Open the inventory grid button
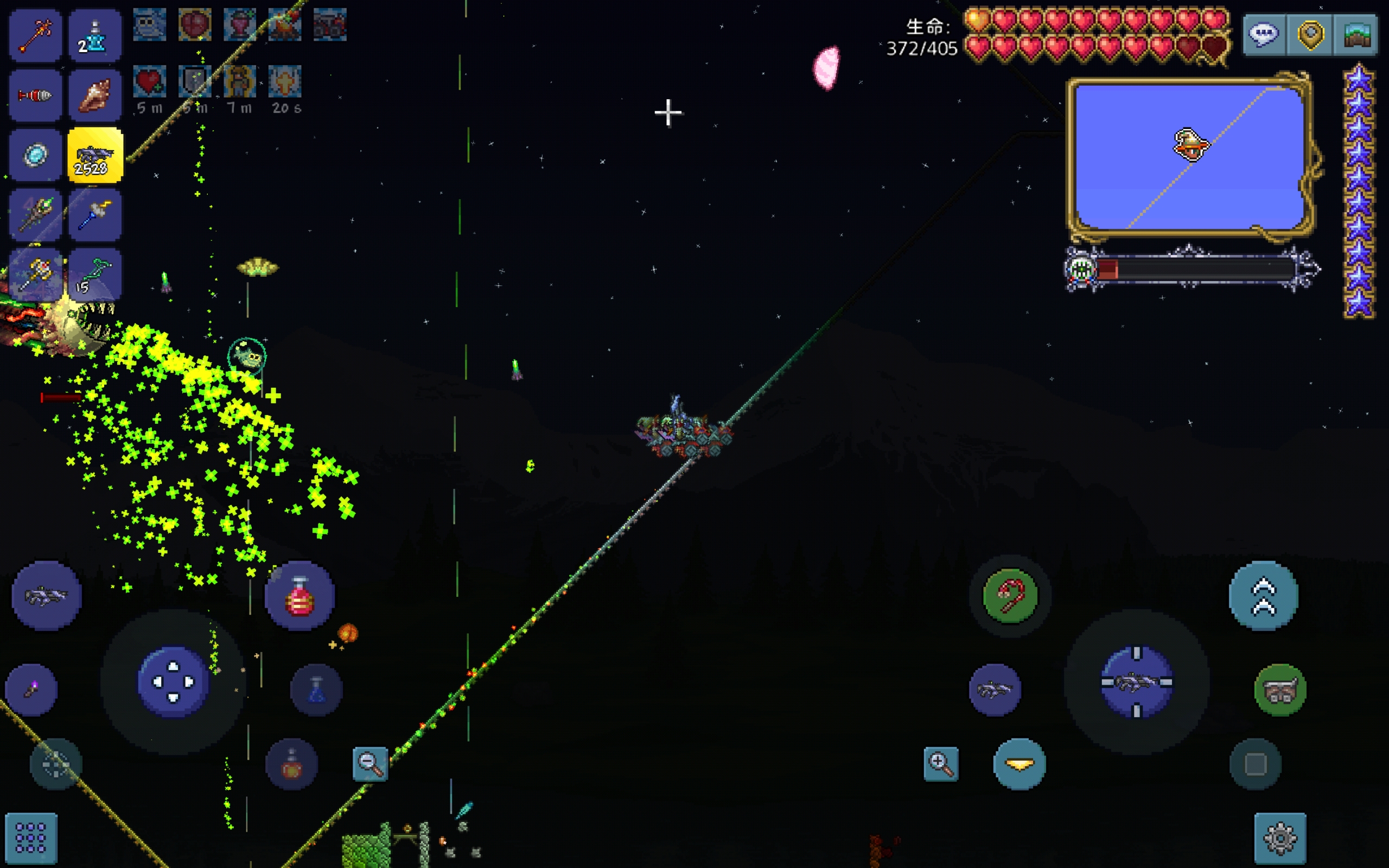Screen dimensions: 1389x868 31,838
